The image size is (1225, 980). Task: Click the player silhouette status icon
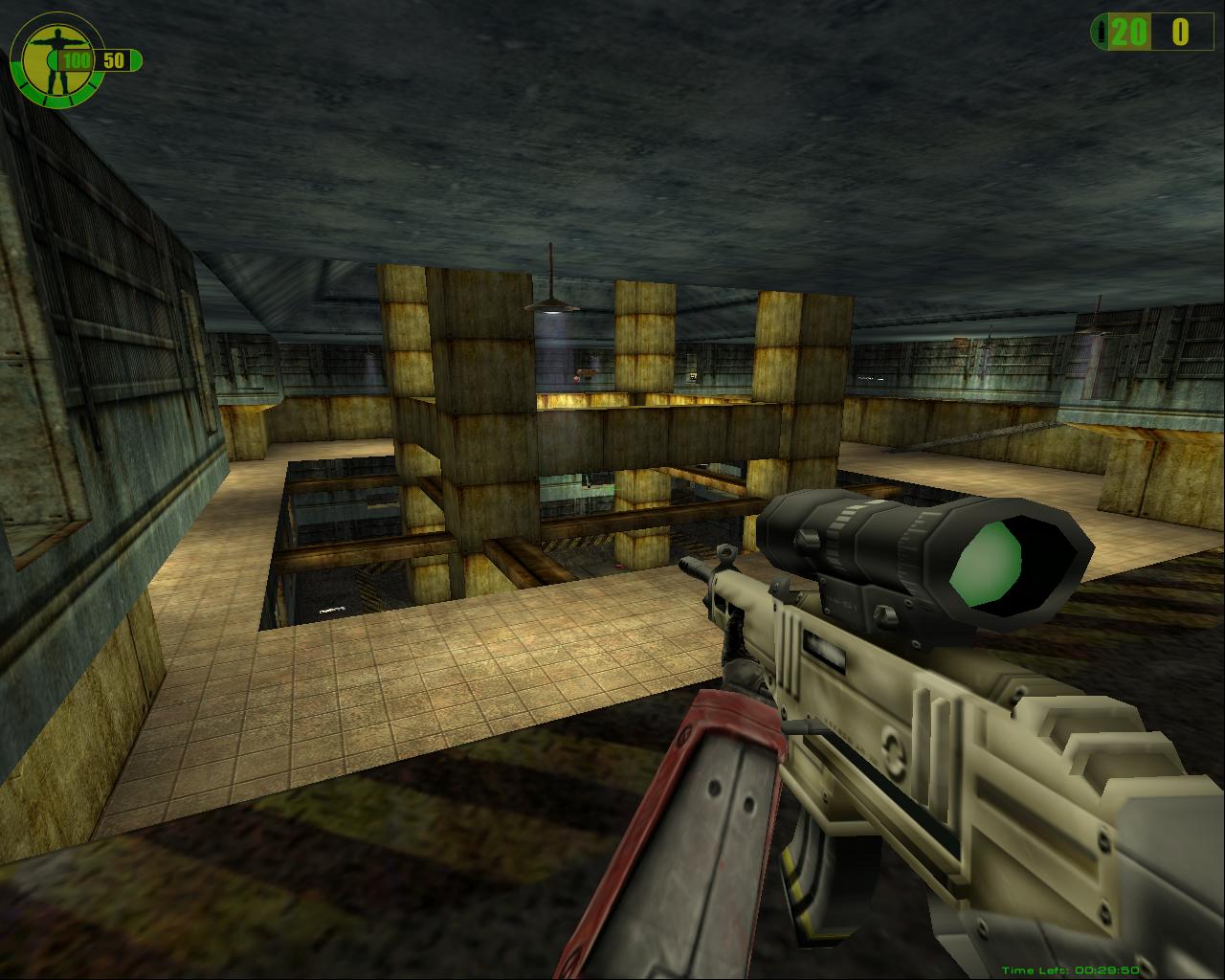[x=42, y=59]
